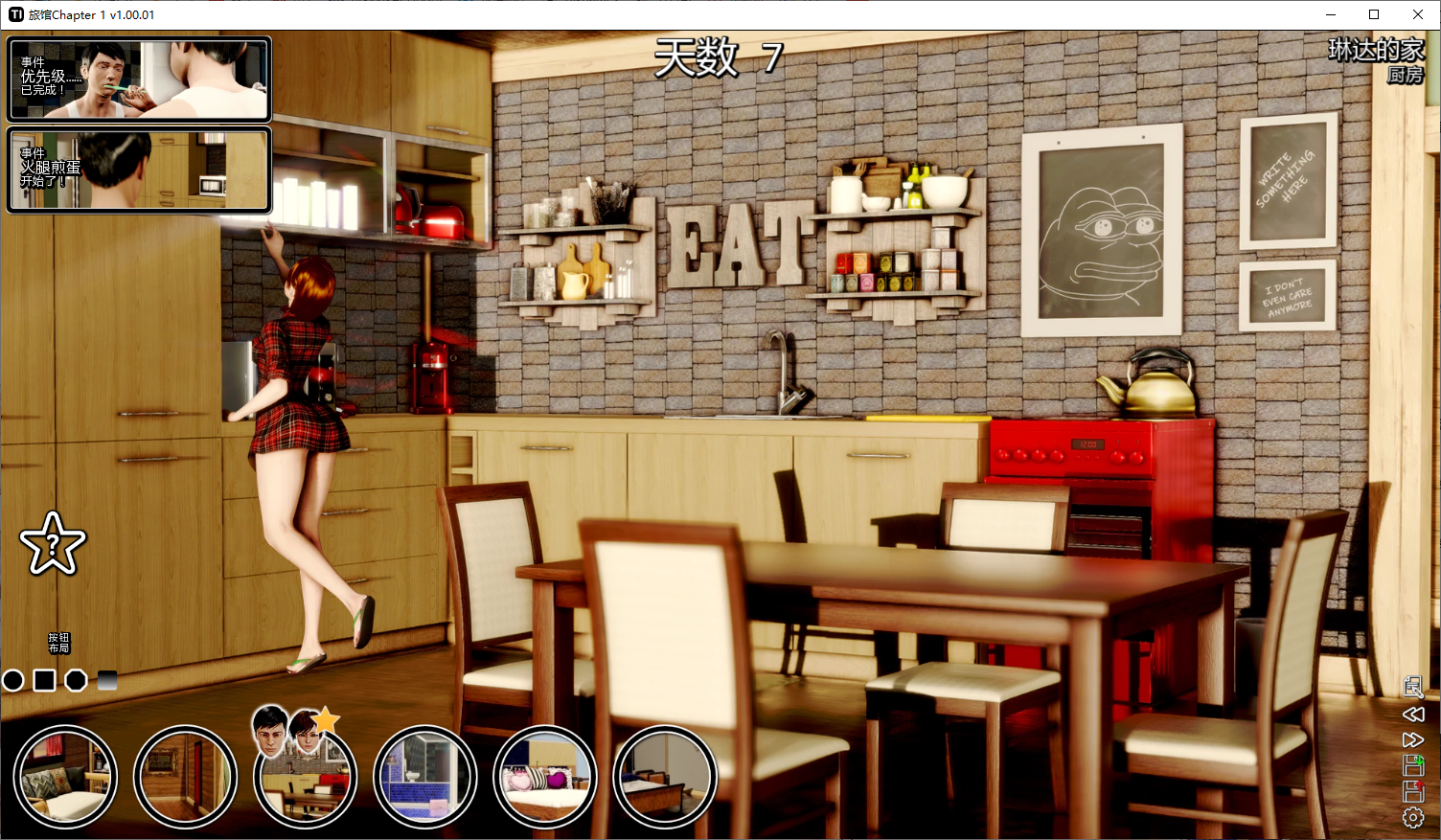Go to the blue-tiled bathroom location
The width and height of the screenshot is (1441, 840).
(424, 777)
